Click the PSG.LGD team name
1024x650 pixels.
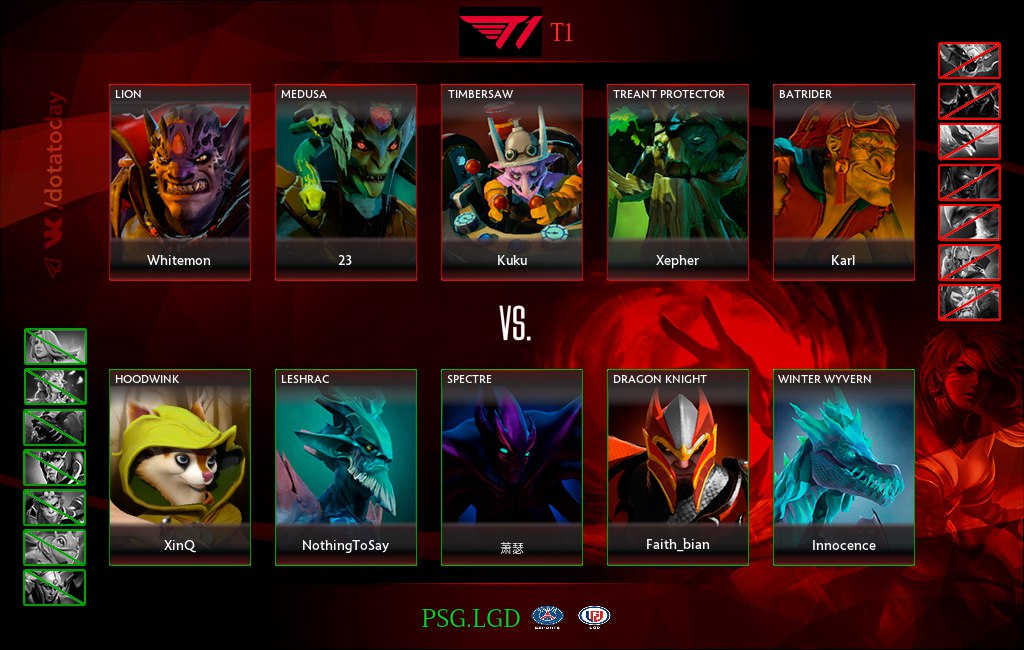coord(470,618)
